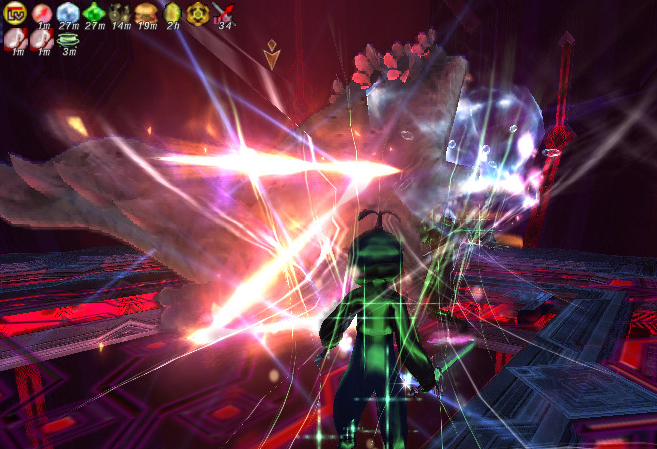
Task: Click the green gem buff icon
Action: click(93, 12)
